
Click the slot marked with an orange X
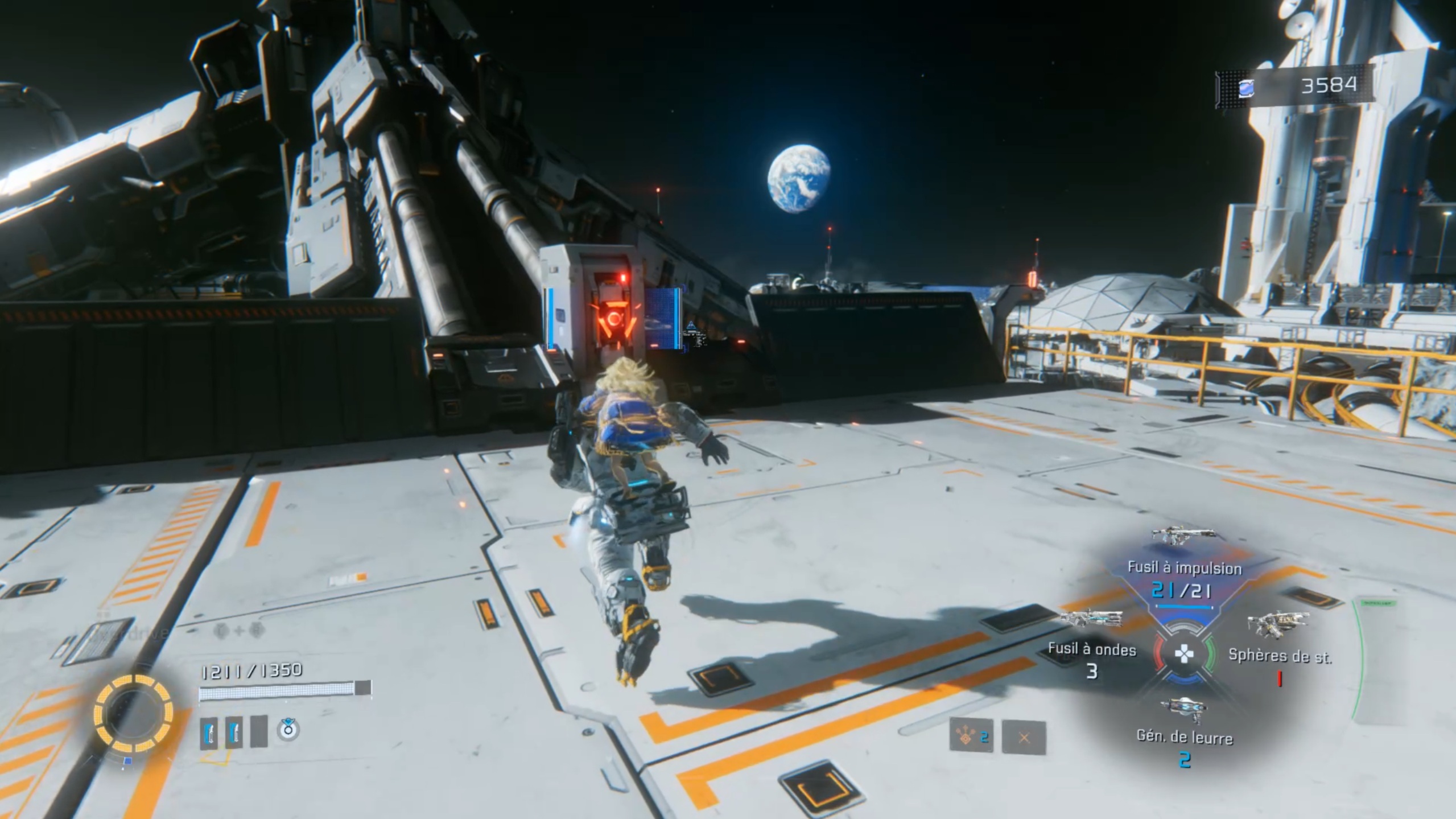click(1024, 738)
